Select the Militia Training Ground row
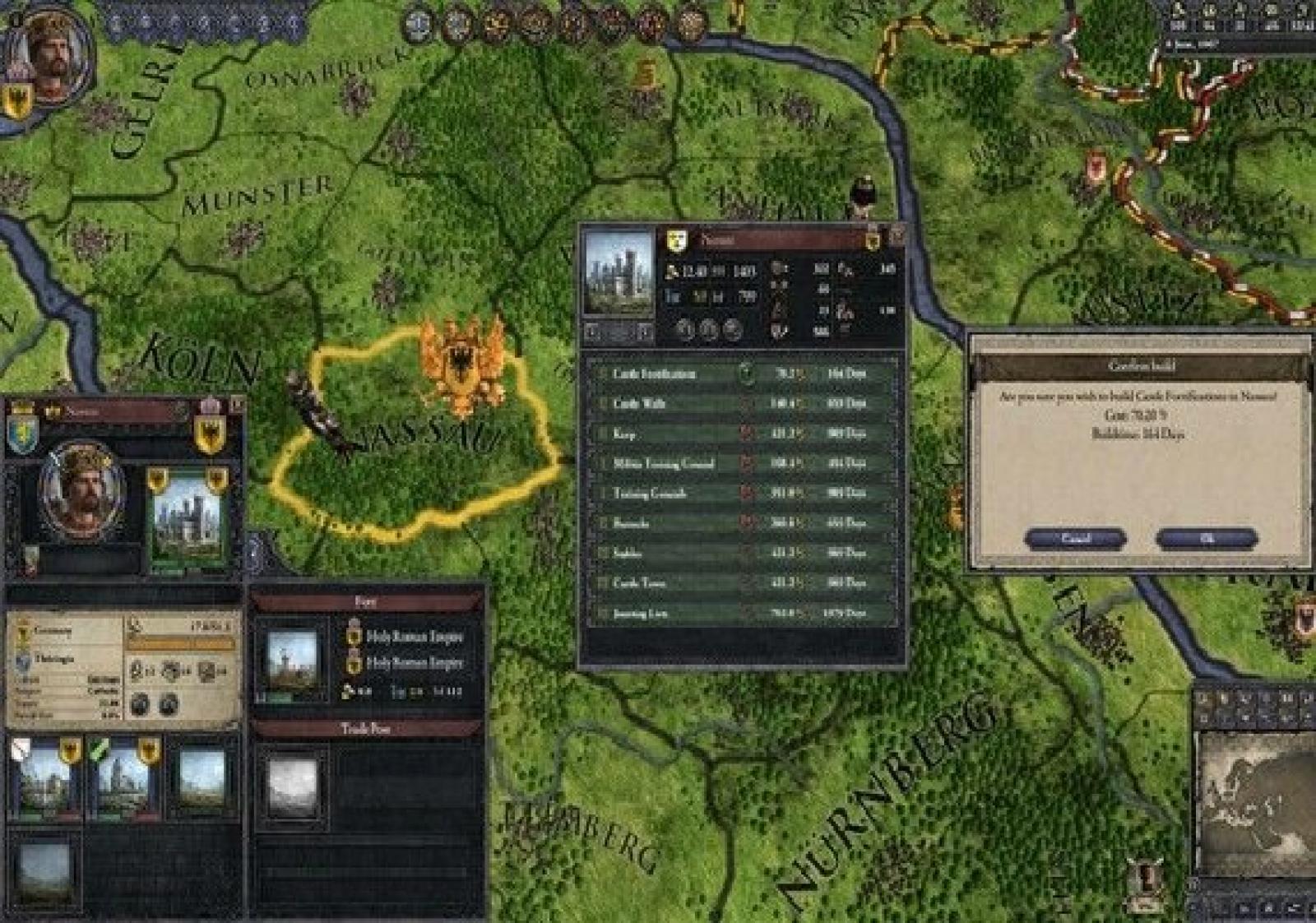The image size is (1316, 923). tap(740, 464)
